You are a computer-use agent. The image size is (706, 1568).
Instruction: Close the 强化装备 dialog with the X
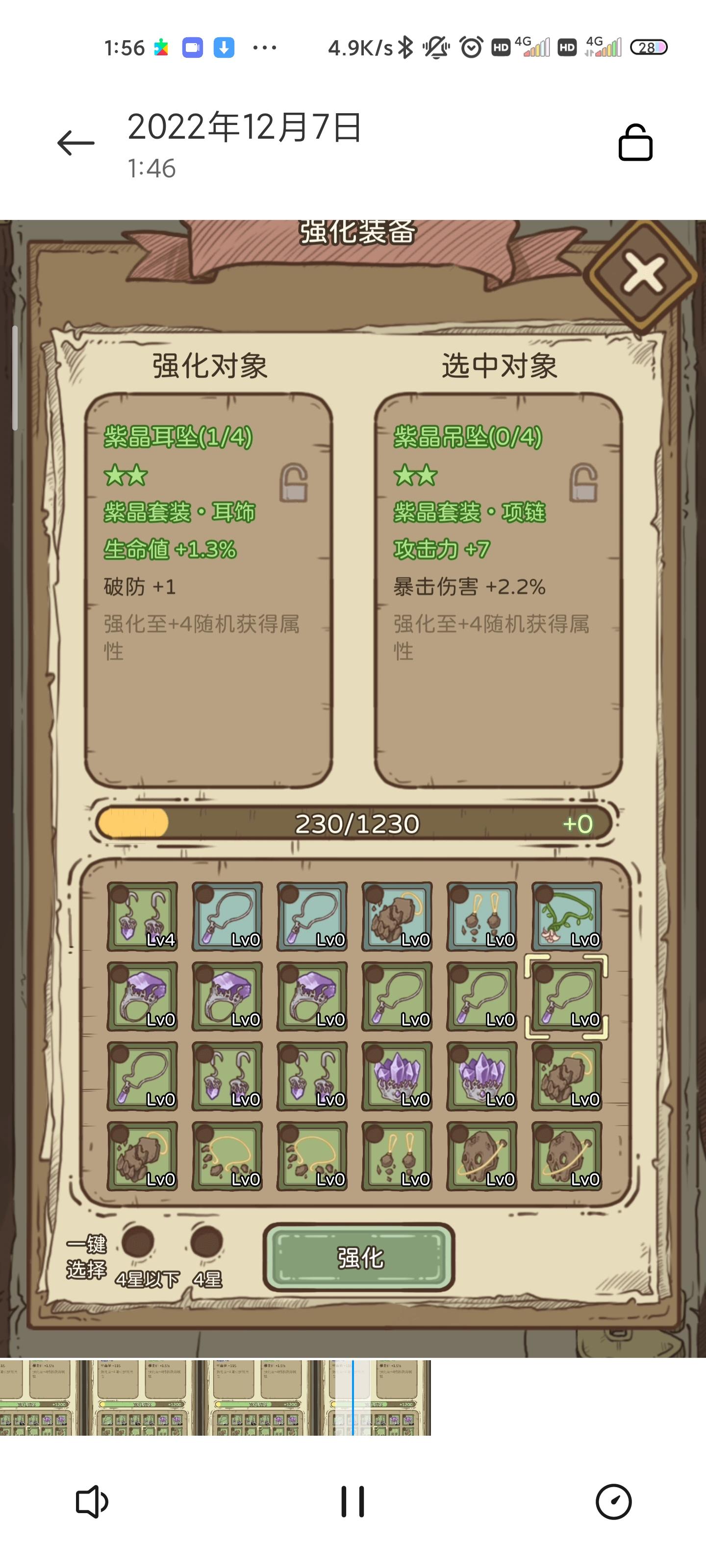pyautogui.click(x=643, y=274)
